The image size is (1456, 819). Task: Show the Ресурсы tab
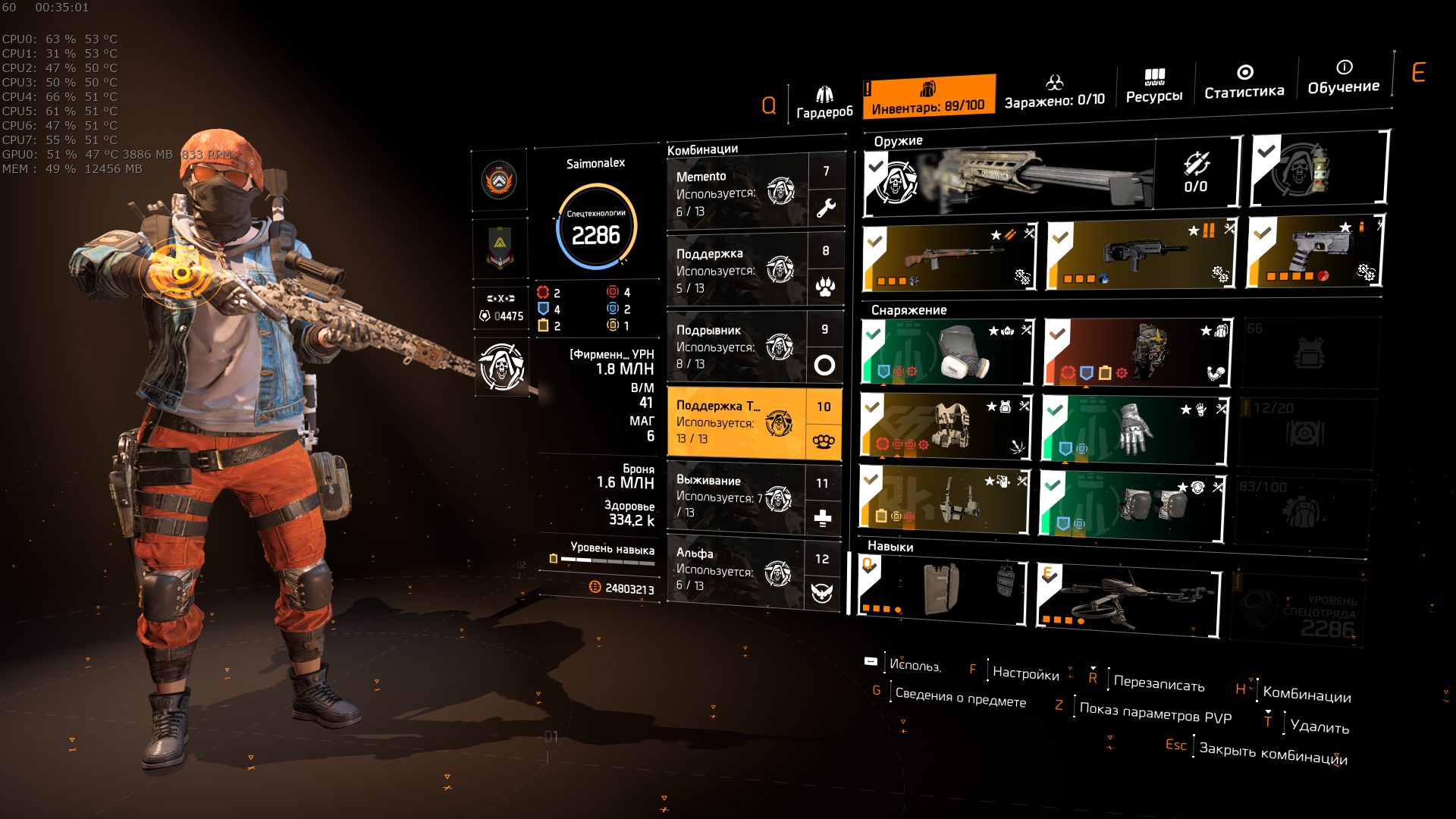click(x=1153, y=86)
